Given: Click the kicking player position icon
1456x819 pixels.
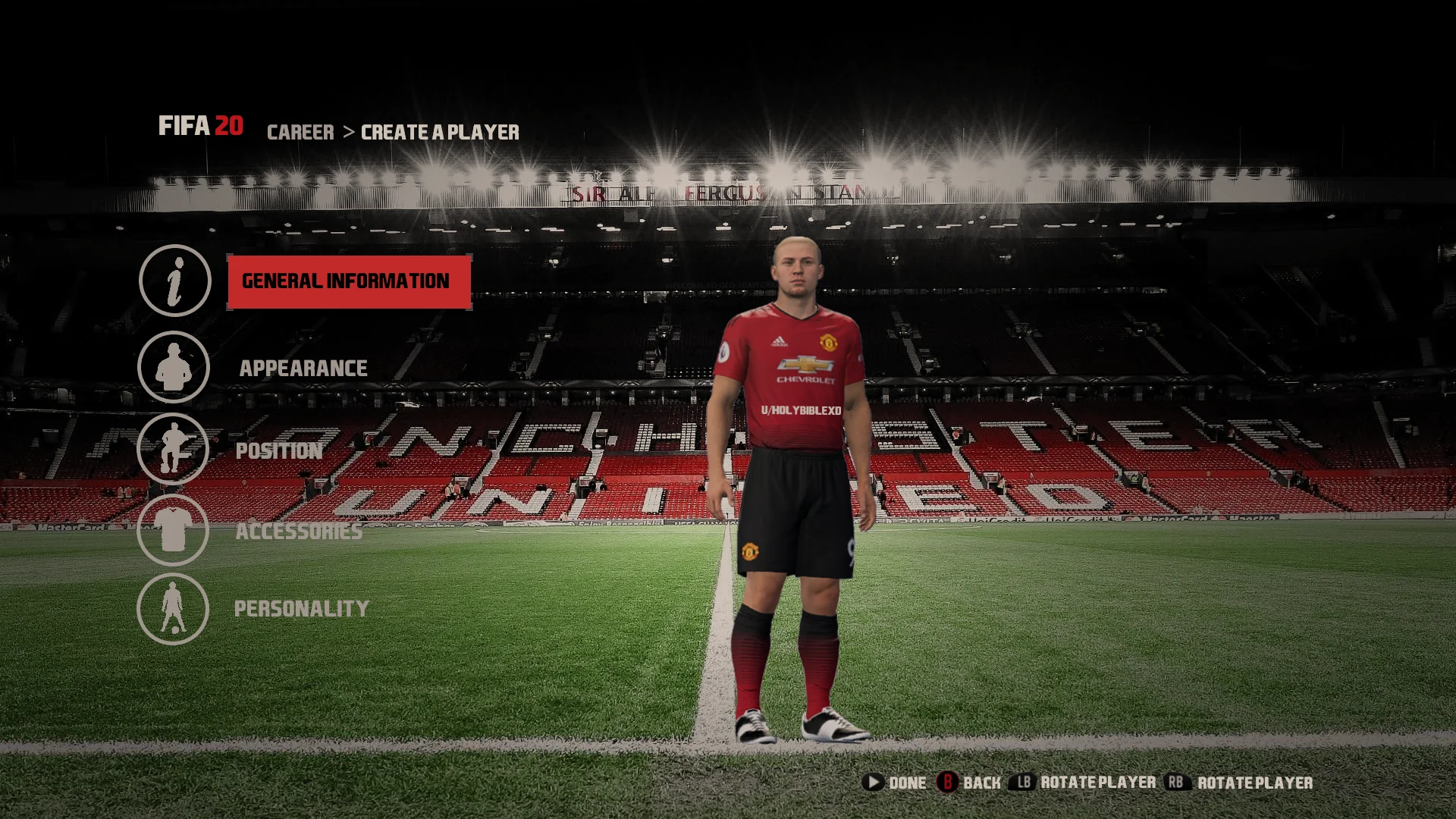Looking at the screenshot, I should coord(173,449).
